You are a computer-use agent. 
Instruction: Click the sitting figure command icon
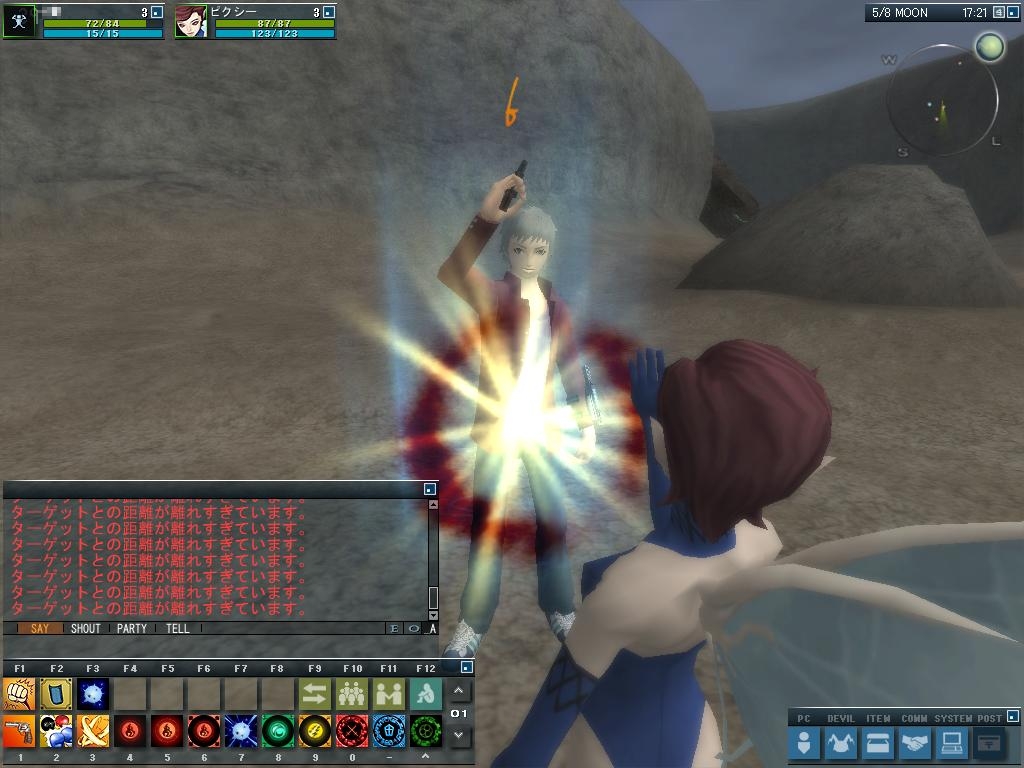click(x=426, y=693)
